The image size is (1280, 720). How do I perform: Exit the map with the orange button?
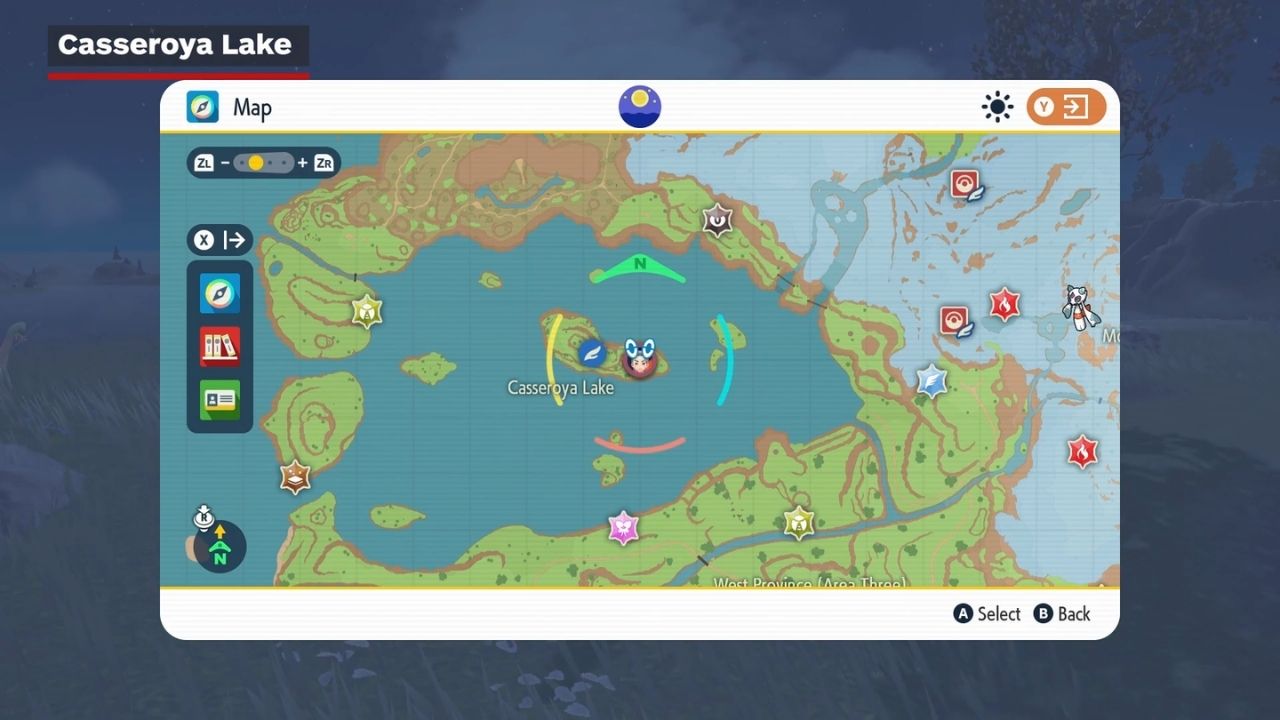point(1066,107)
